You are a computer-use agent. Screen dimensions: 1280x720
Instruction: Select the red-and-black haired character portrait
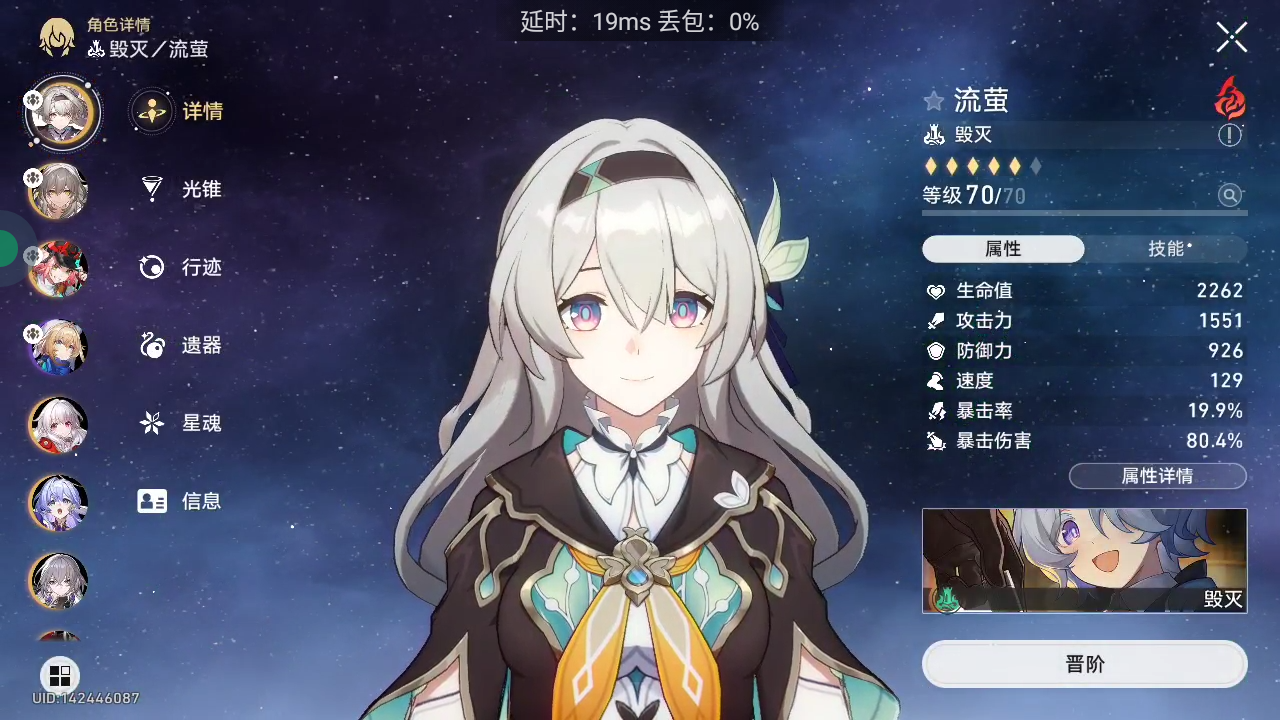click(x=60, y=268)
